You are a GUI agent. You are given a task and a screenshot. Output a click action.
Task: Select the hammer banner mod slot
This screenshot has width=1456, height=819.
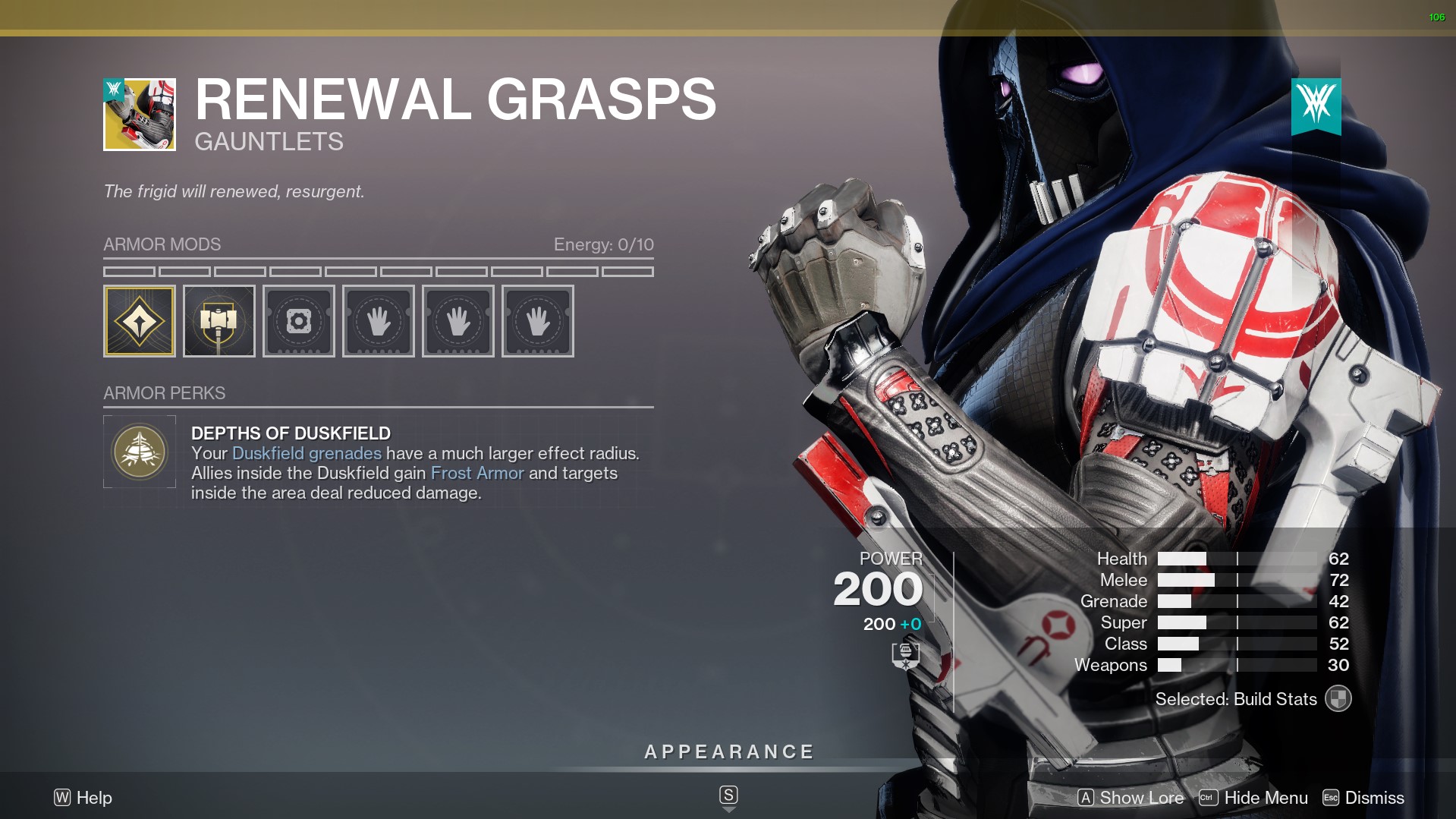tap(219, 321)
